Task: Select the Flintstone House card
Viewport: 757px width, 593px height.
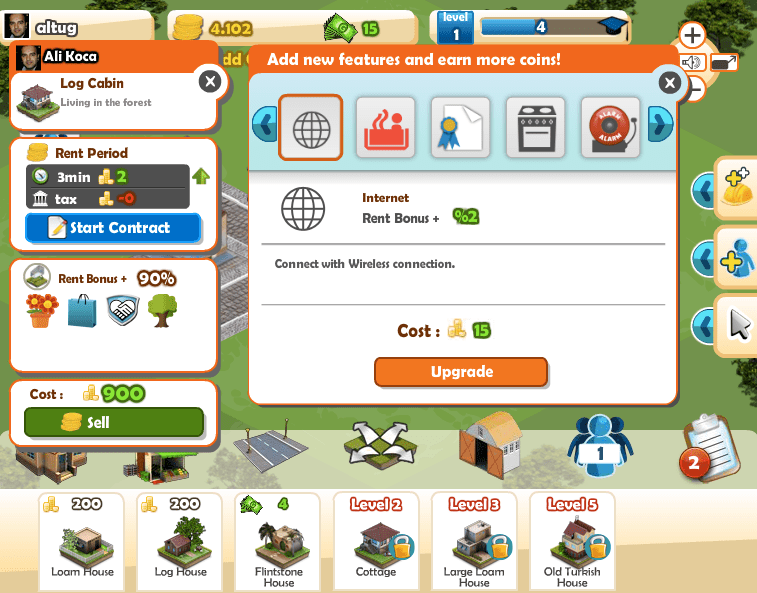Action: 278,540
